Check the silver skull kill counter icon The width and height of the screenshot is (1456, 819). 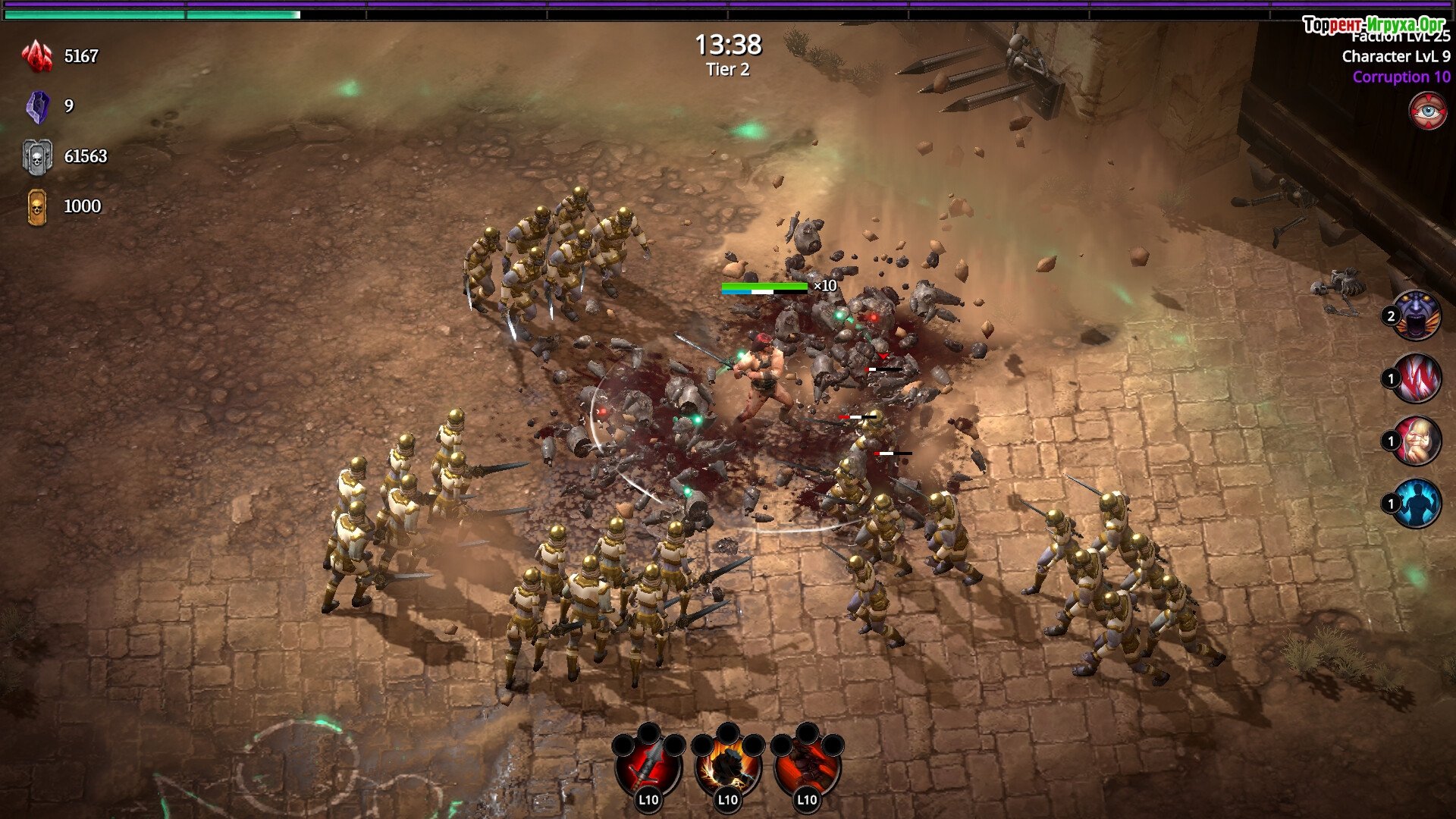(37, 157)
